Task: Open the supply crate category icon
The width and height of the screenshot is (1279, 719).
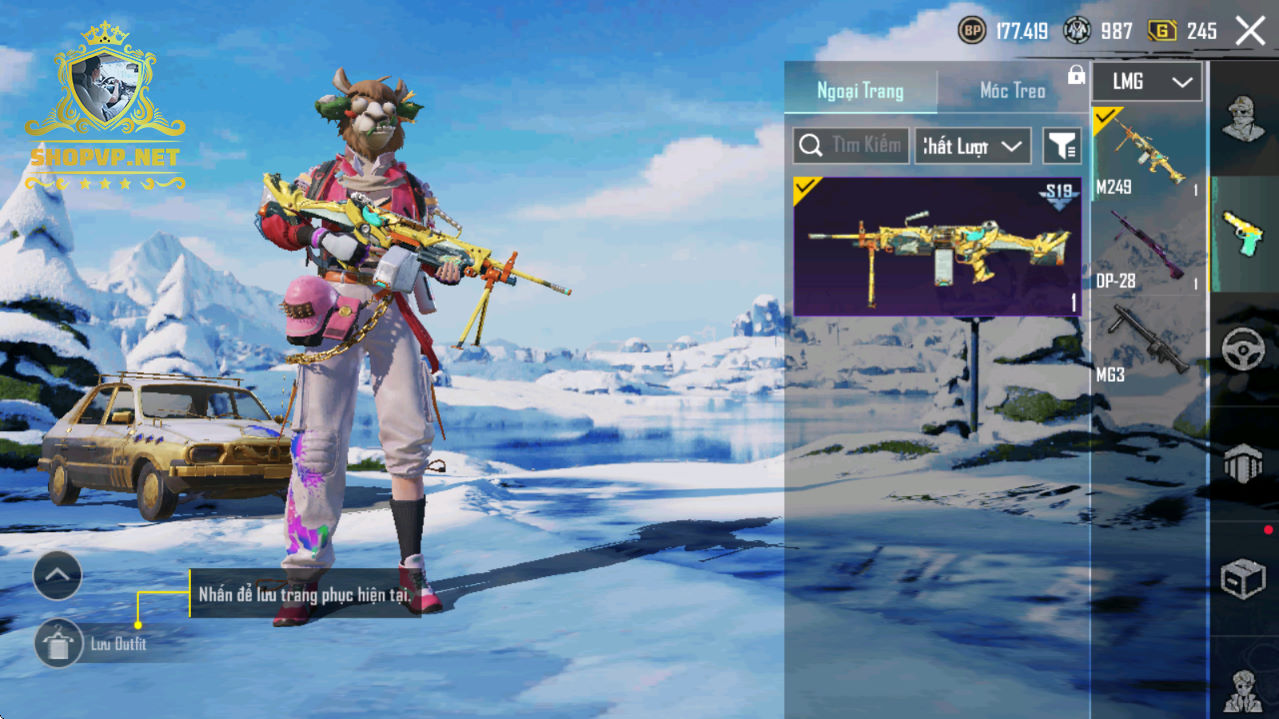Action: pos(1243,578)
